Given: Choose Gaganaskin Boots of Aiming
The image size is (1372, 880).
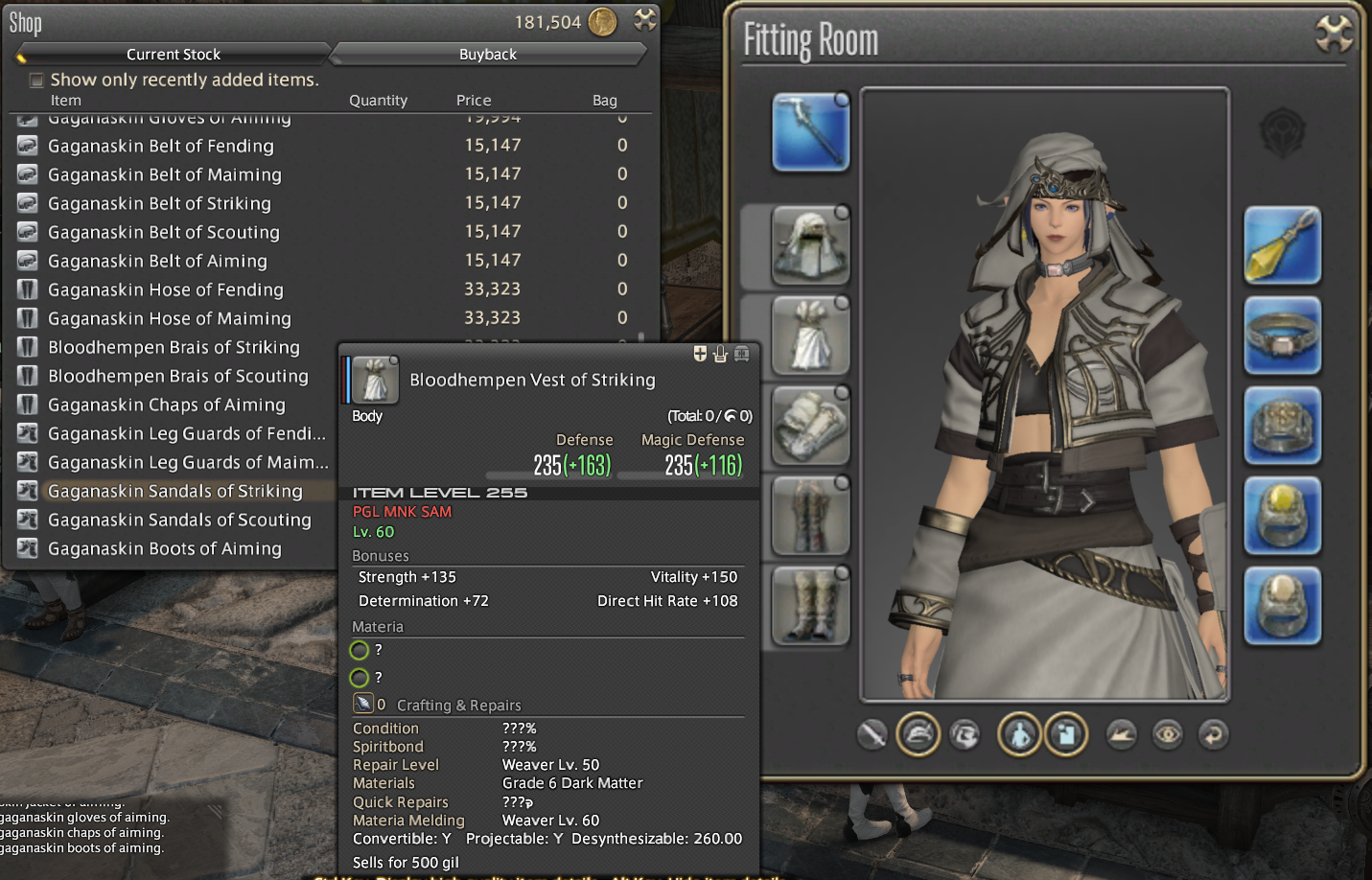Looking at the screenshot, I should (x=165, y=548).
